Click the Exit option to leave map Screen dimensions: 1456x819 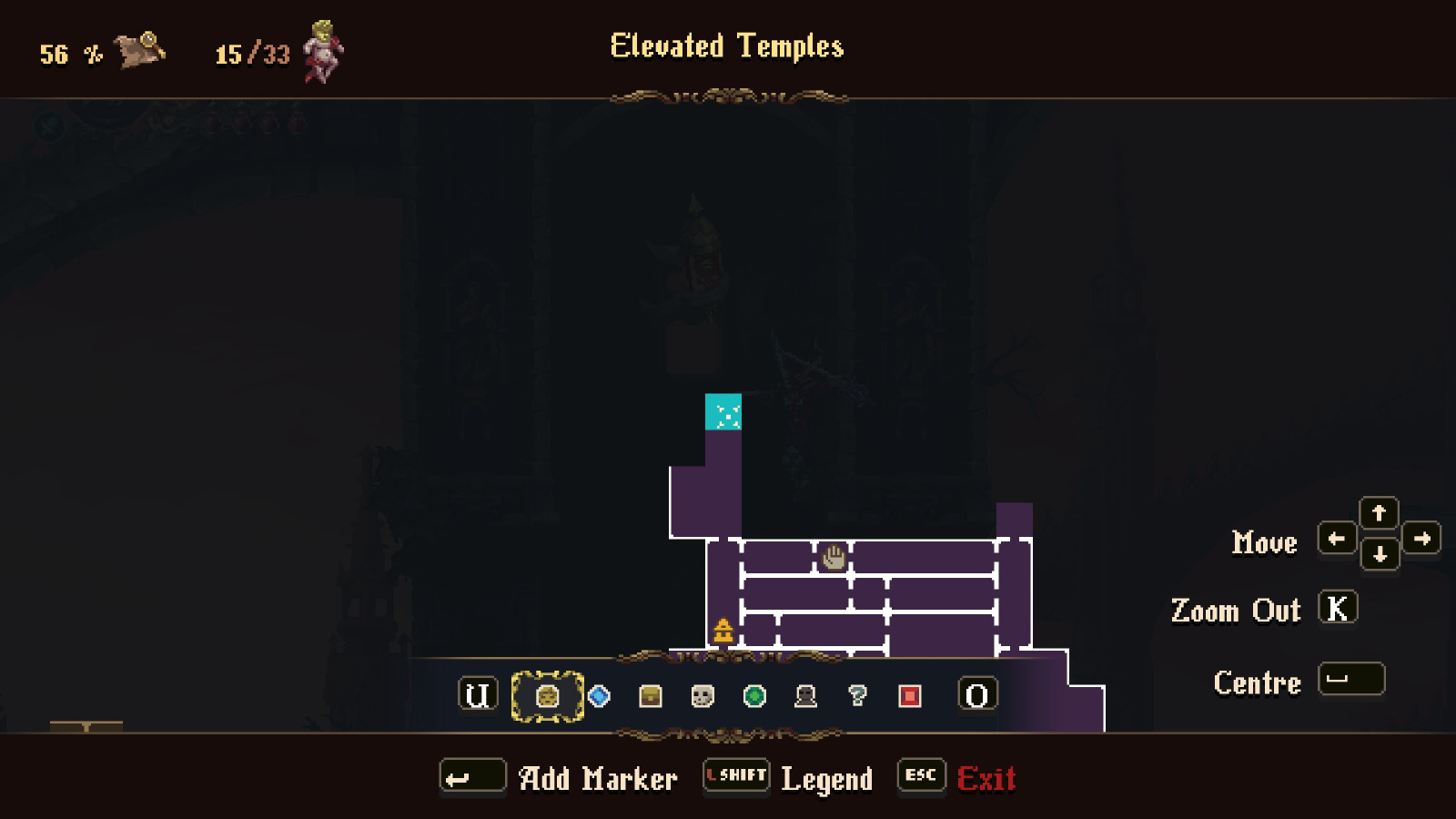tap(987, 778)
